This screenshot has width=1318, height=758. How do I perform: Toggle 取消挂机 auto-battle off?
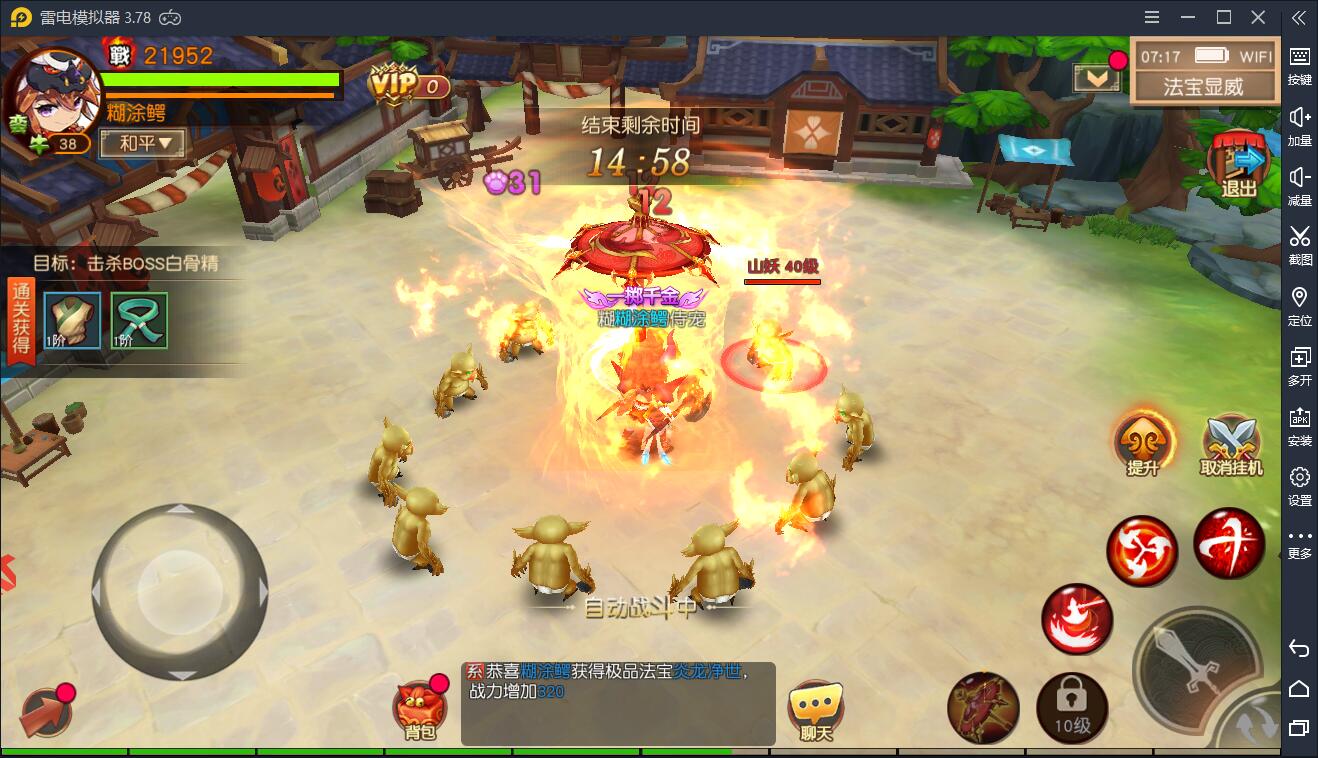point(1231,444)
